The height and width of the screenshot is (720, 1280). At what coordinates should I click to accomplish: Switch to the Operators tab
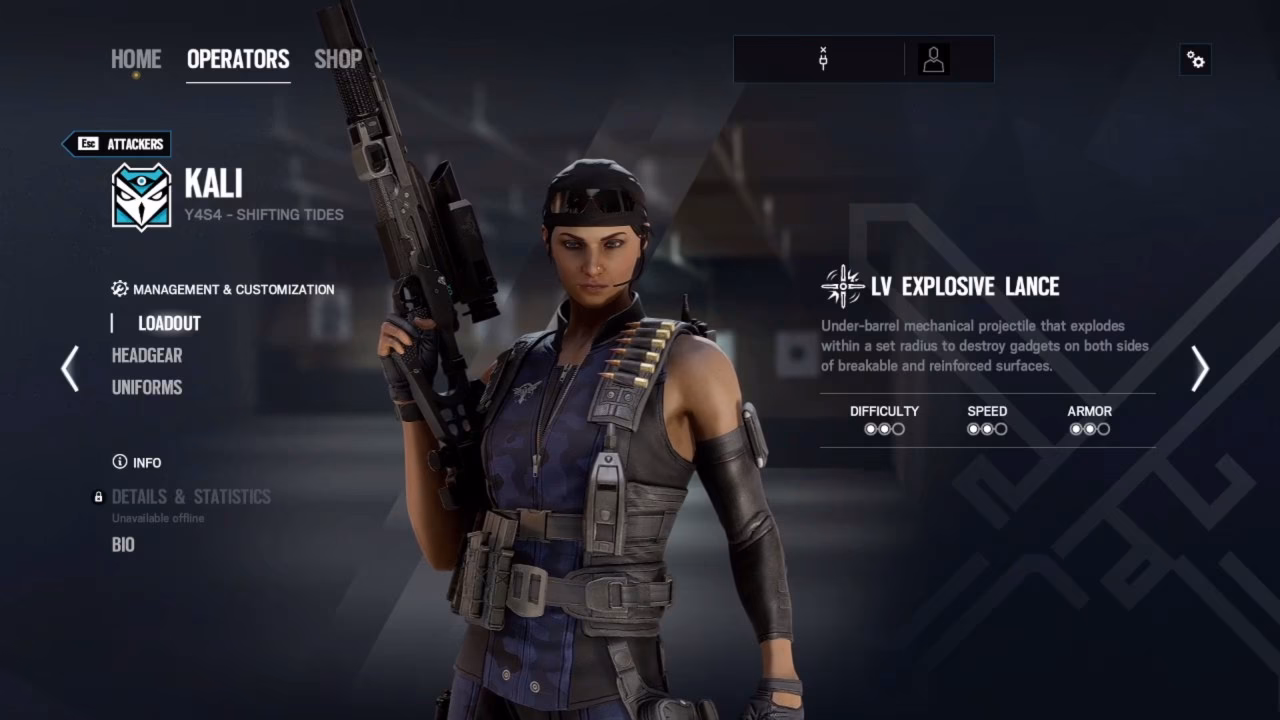(x=238, y=59)
